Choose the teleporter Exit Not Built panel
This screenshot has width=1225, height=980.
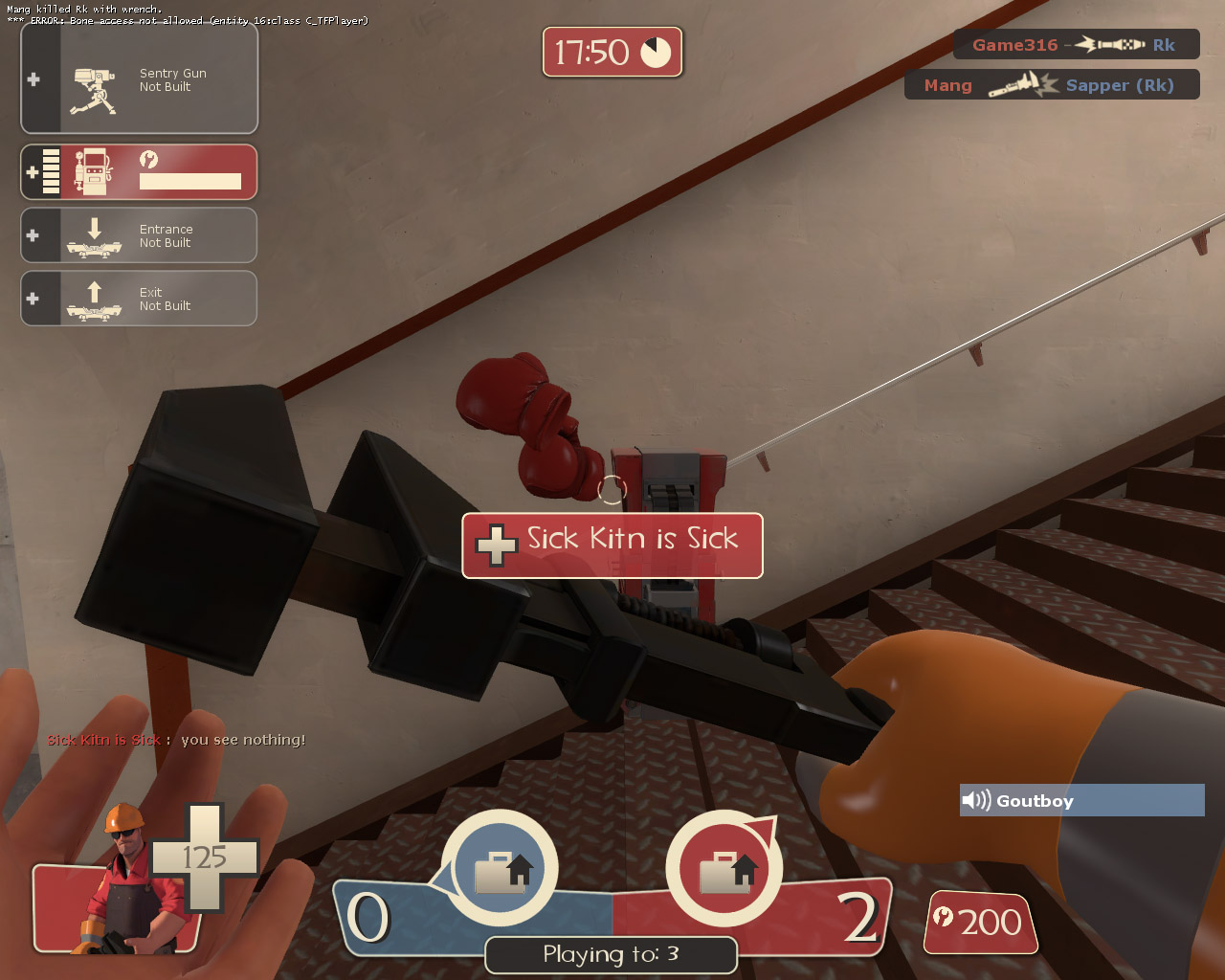tap(140, 299)
